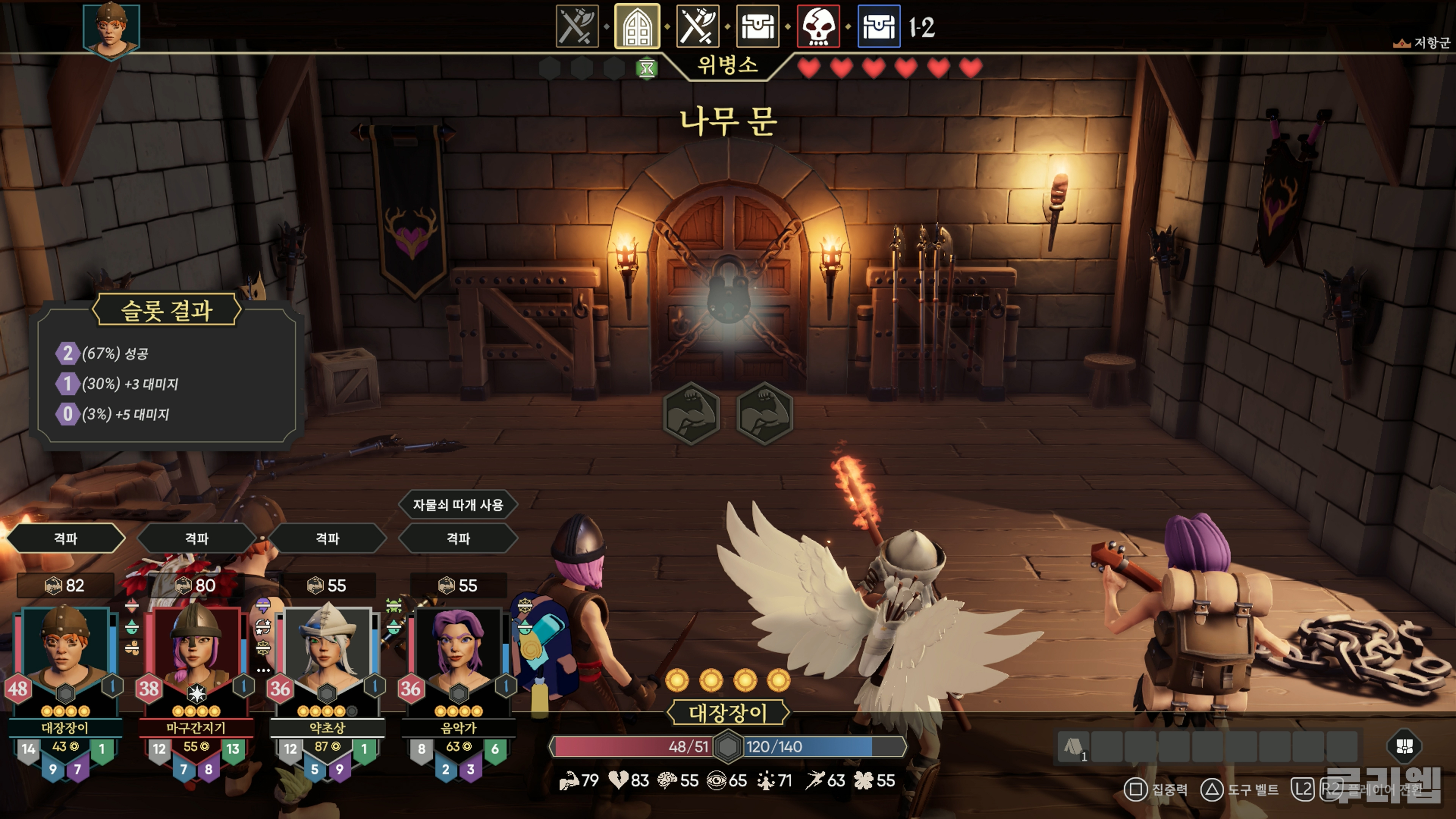Select 격파 above the 대장장이 card
Viewport: 1456px width, 819px height.
click(x=66, y=538)
